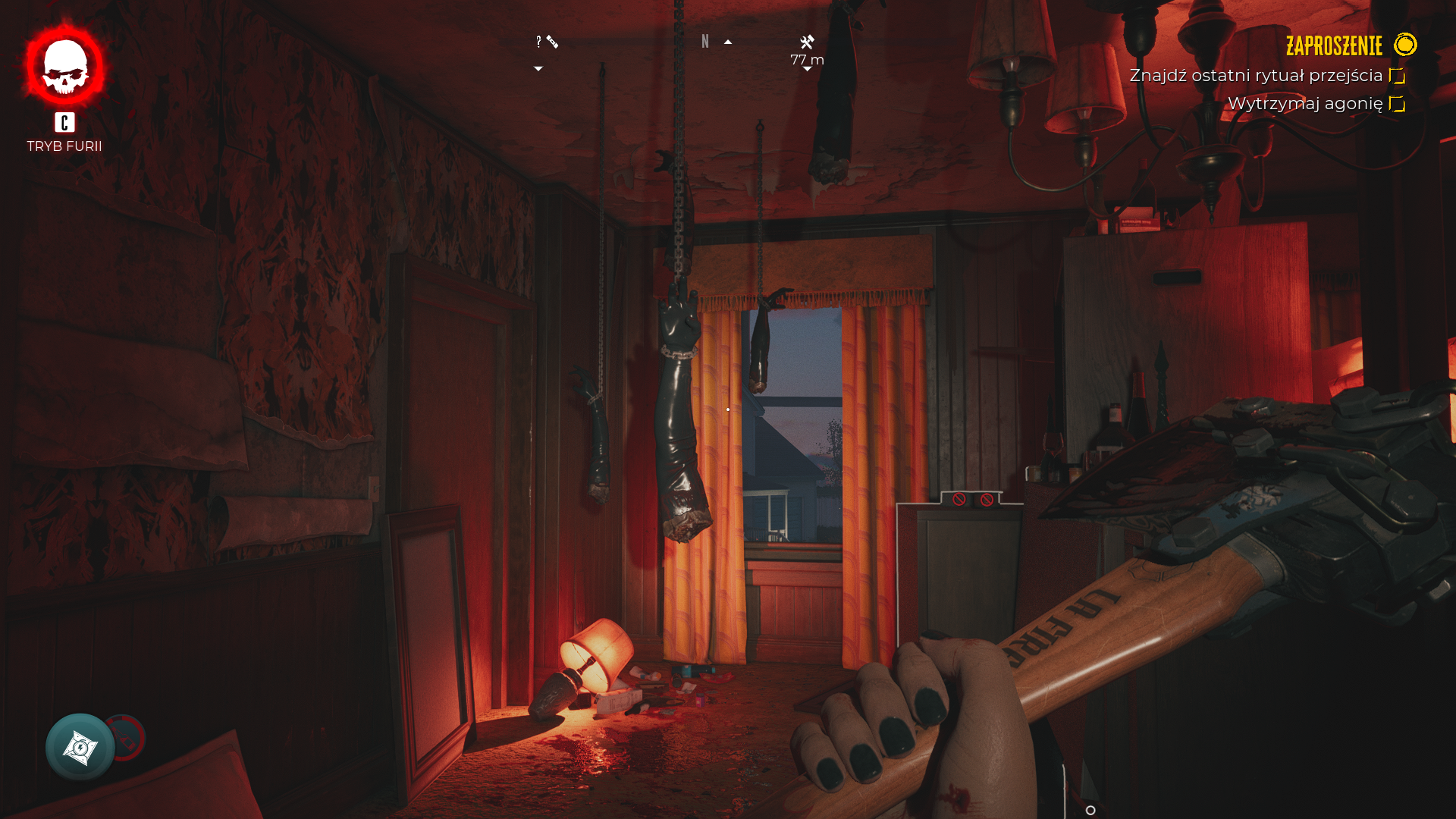Click the workbench marker on the compass

coord(807,42)
